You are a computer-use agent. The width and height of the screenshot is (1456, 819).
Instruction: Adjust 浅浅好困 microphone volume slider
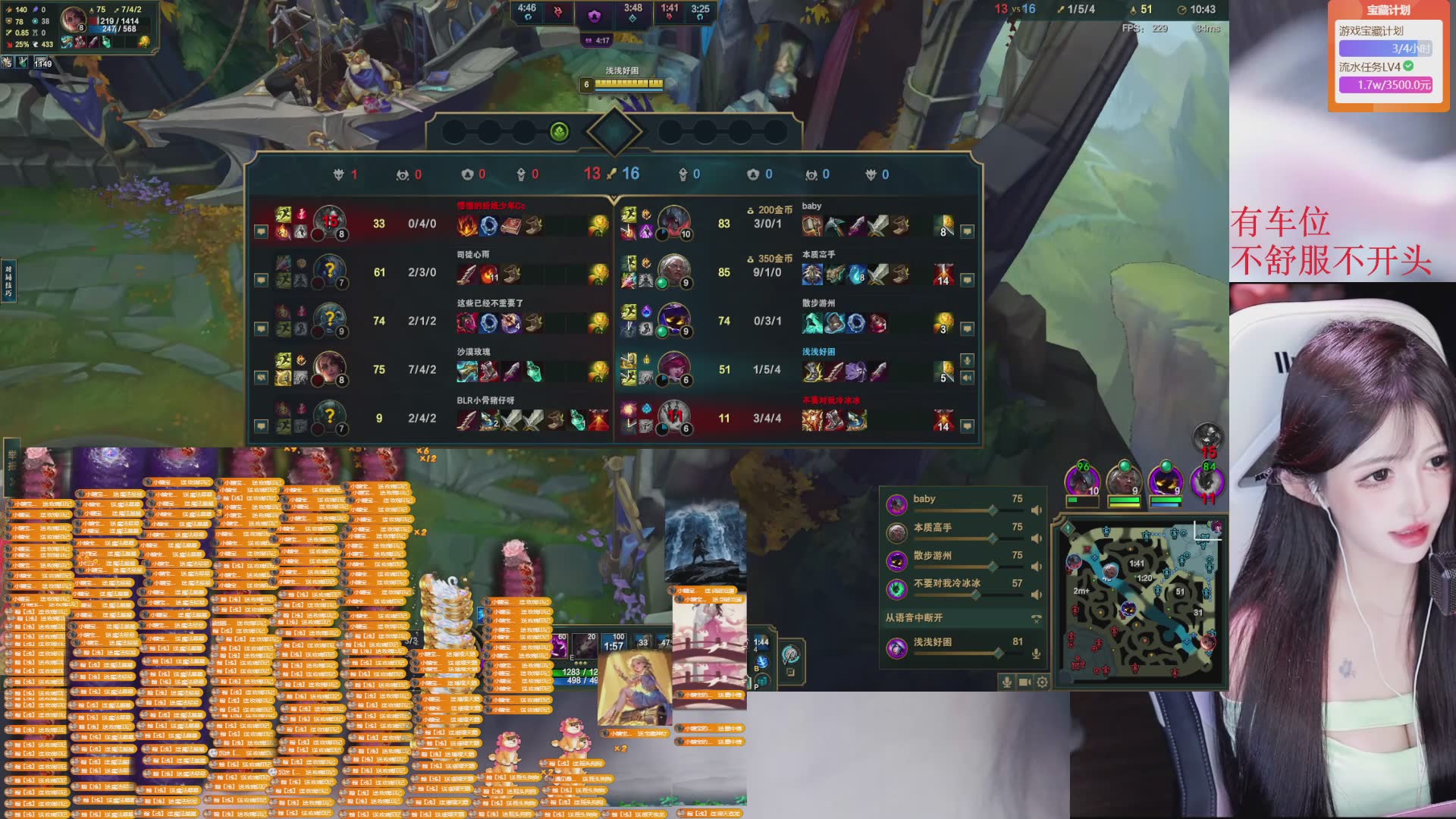point(998,653)
